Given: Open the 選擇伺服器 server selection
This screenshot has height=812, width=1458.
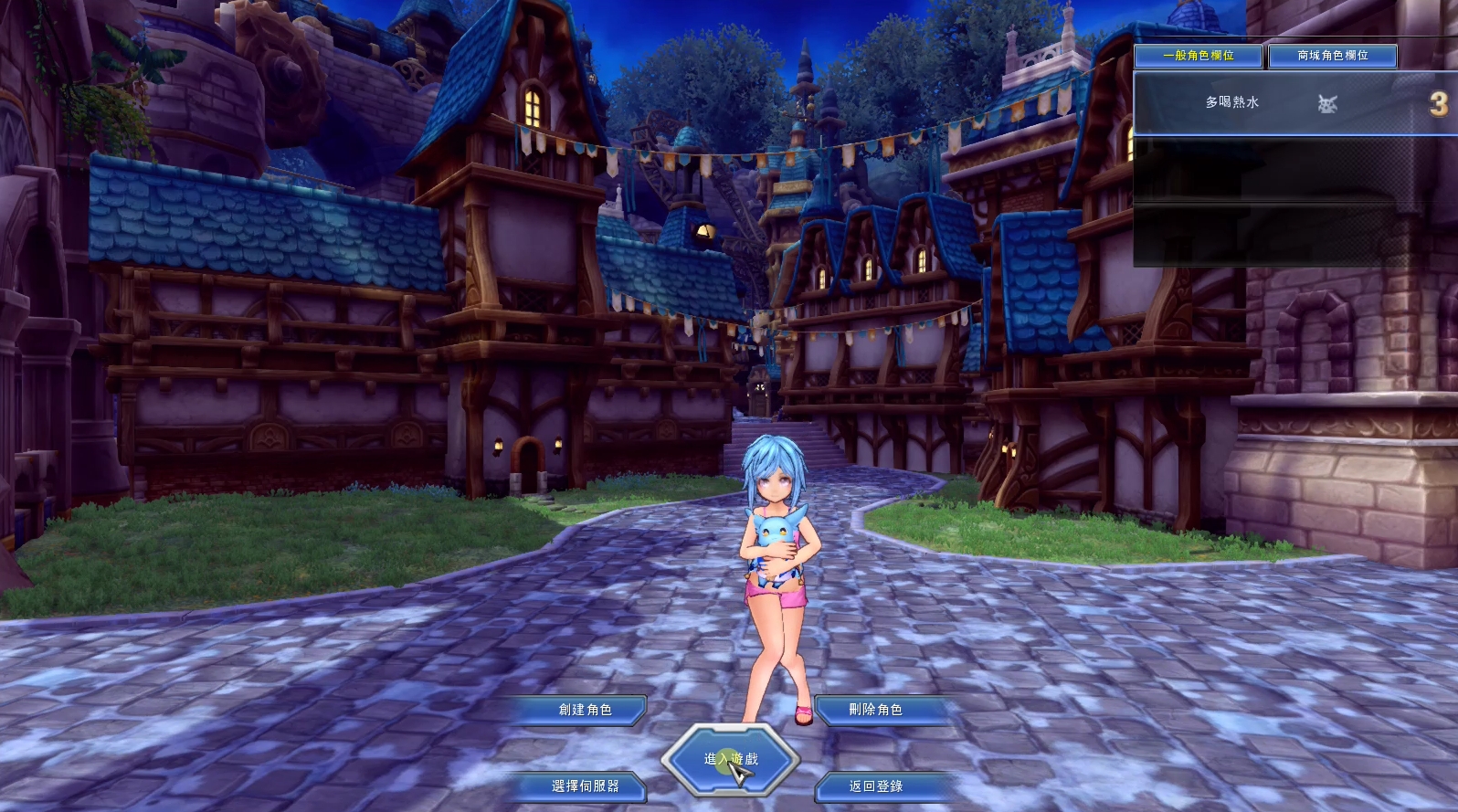Looking at the screenshot, I should tap(586, 786).
